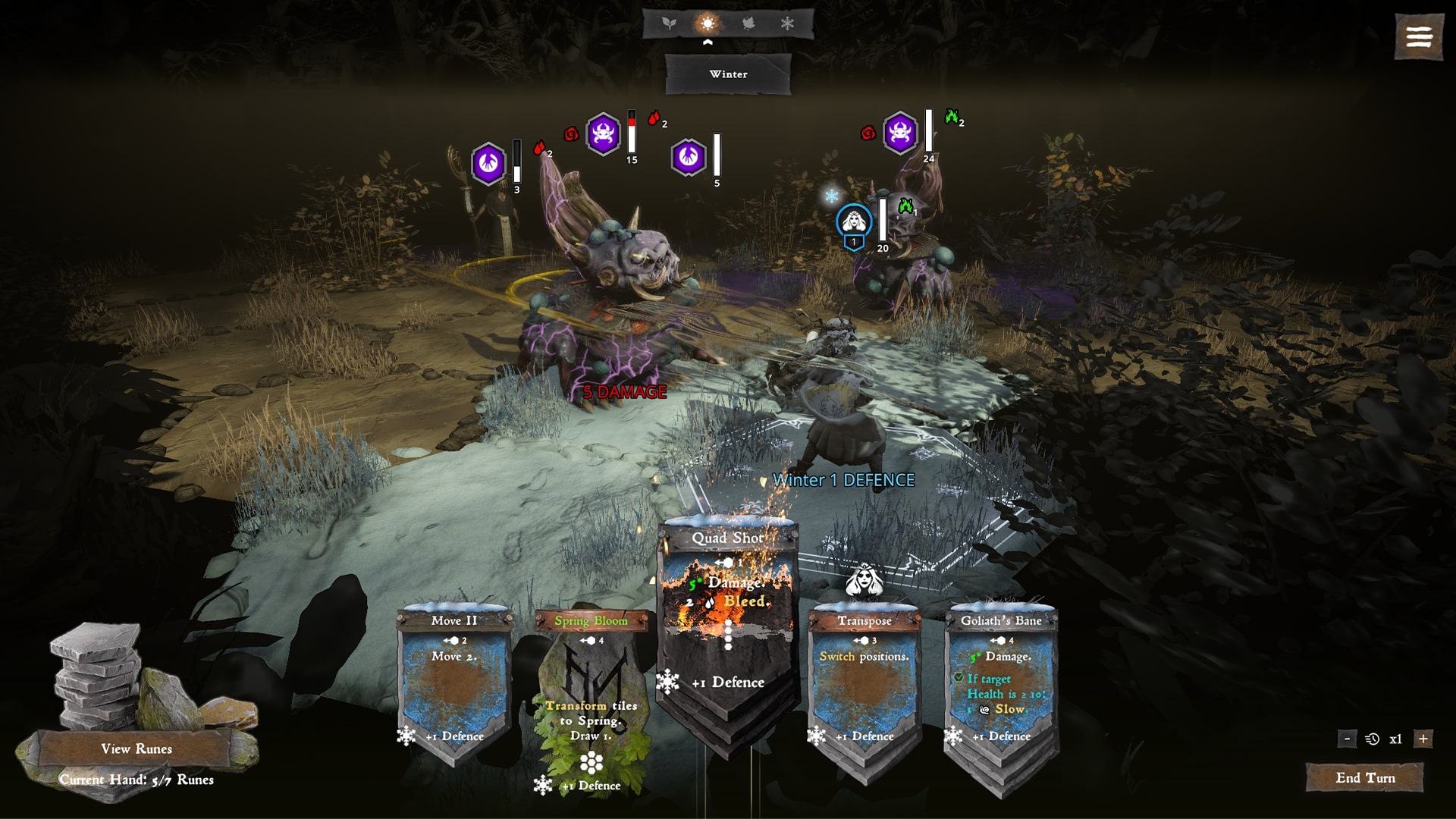Open the View Runes pile

click(136, 749)
